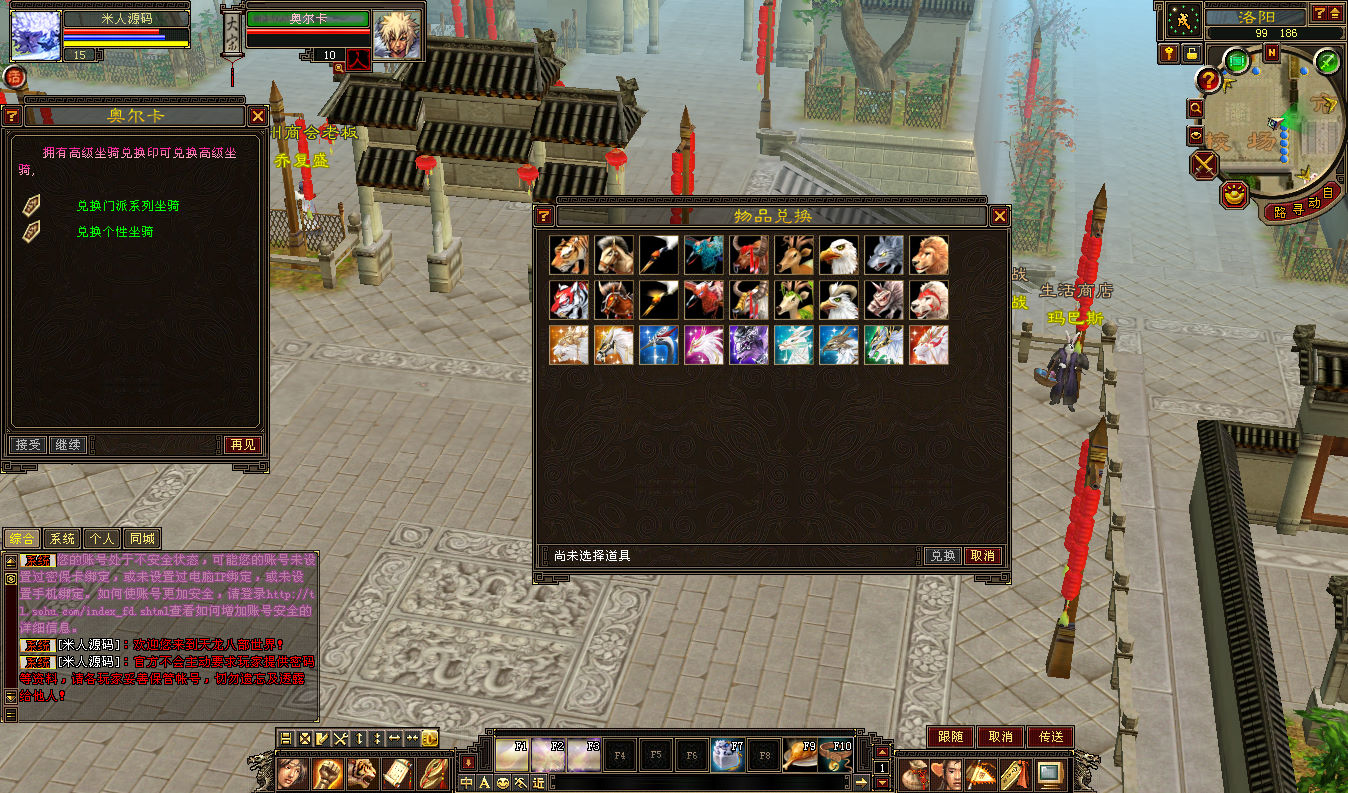Click the gold ingot shop icon by minimap
The width and height of the screenshot is (1348, 793).
[1236, 194]
